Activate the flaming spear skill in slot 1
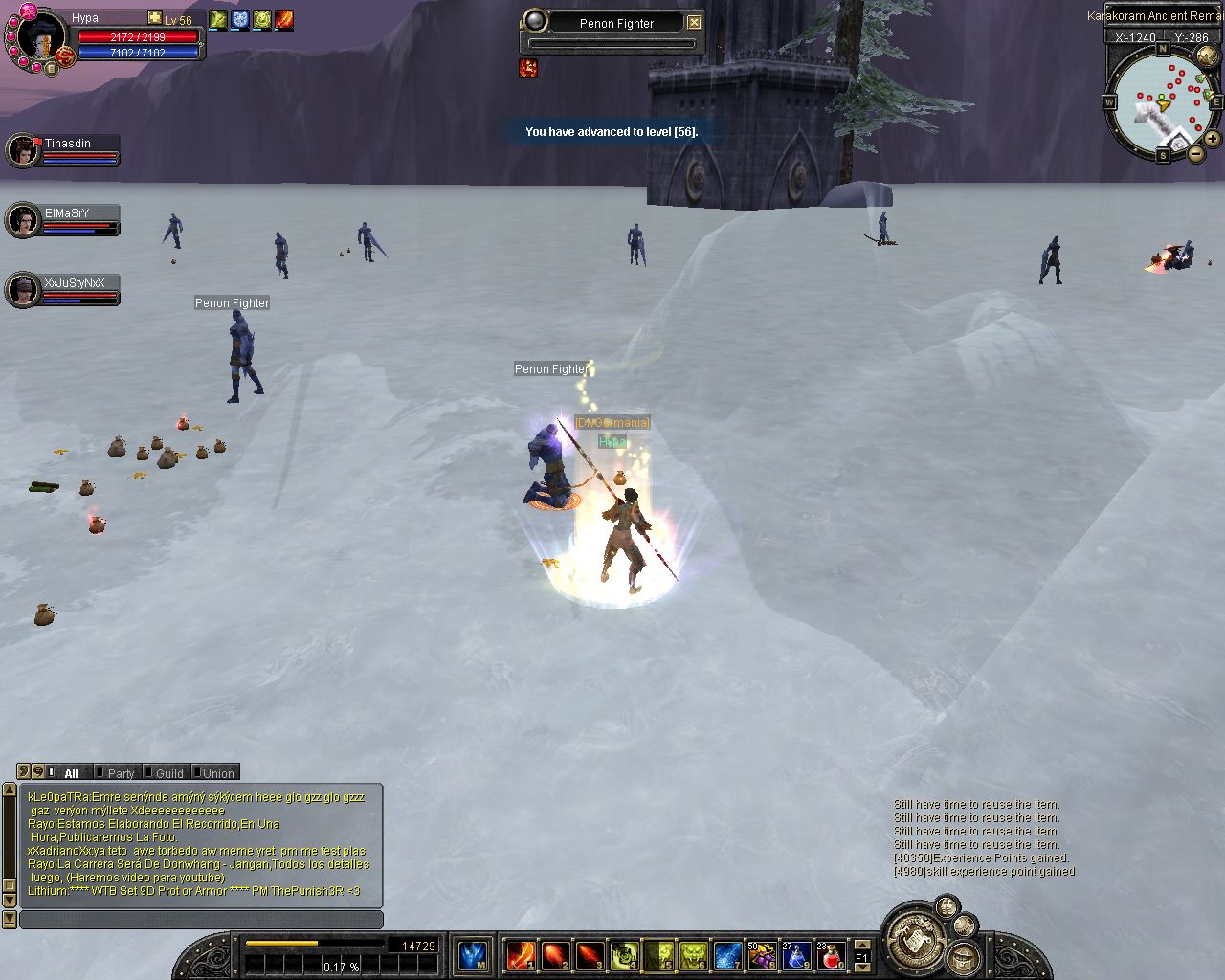The height and width of the screenshot is (980, 1225). 521,955
